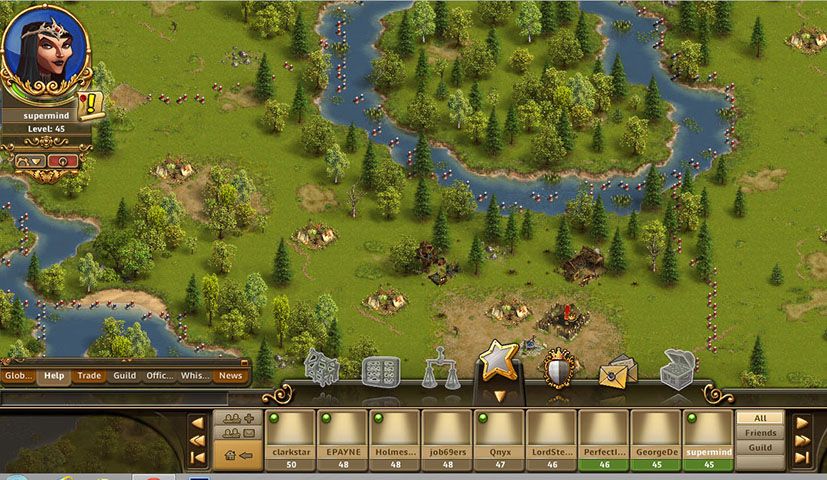This screenshot has width=827, height=480.
Task: Open the mail envelope icon
Action: tap(617, 371)
